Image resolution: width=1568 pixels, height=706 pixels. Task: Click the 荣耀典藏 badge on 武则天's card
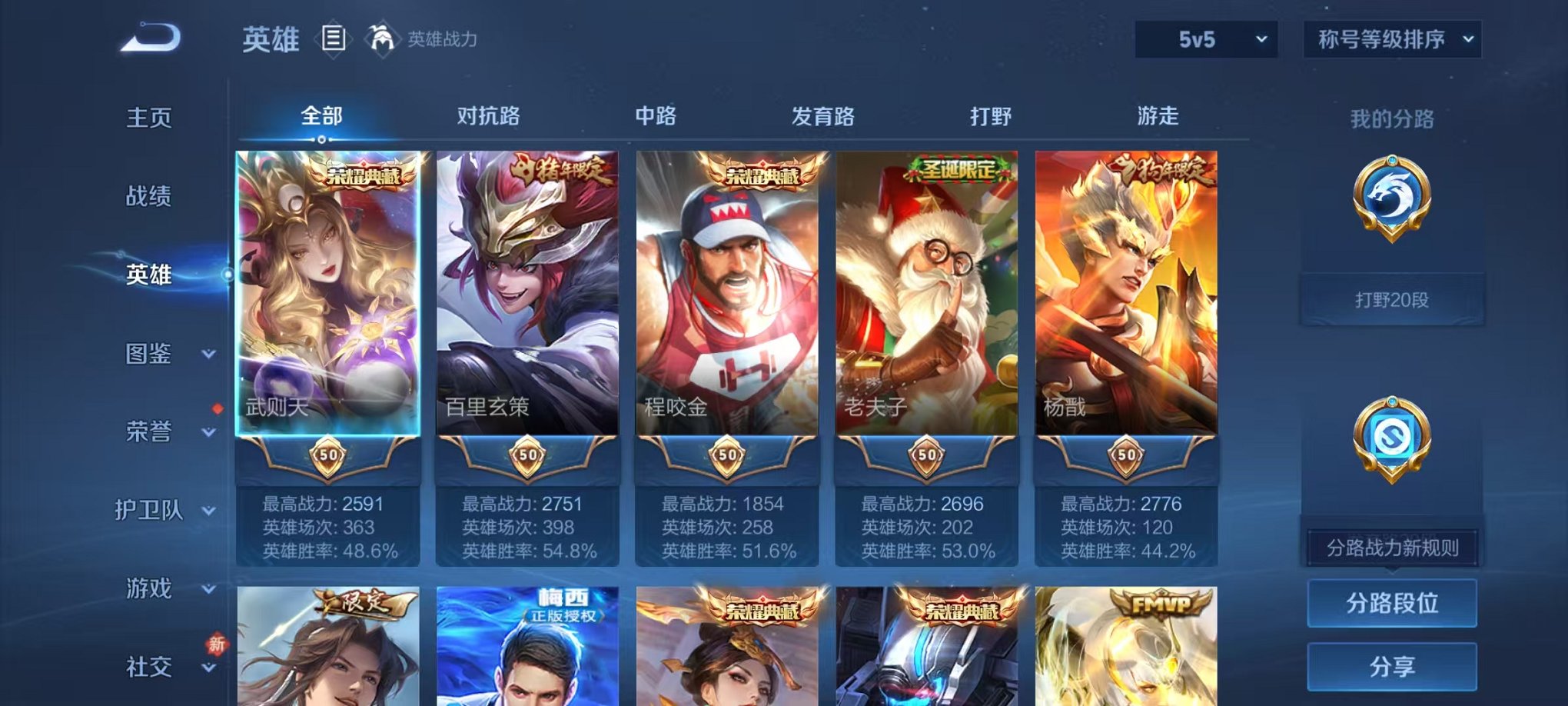tap(364, 175)
